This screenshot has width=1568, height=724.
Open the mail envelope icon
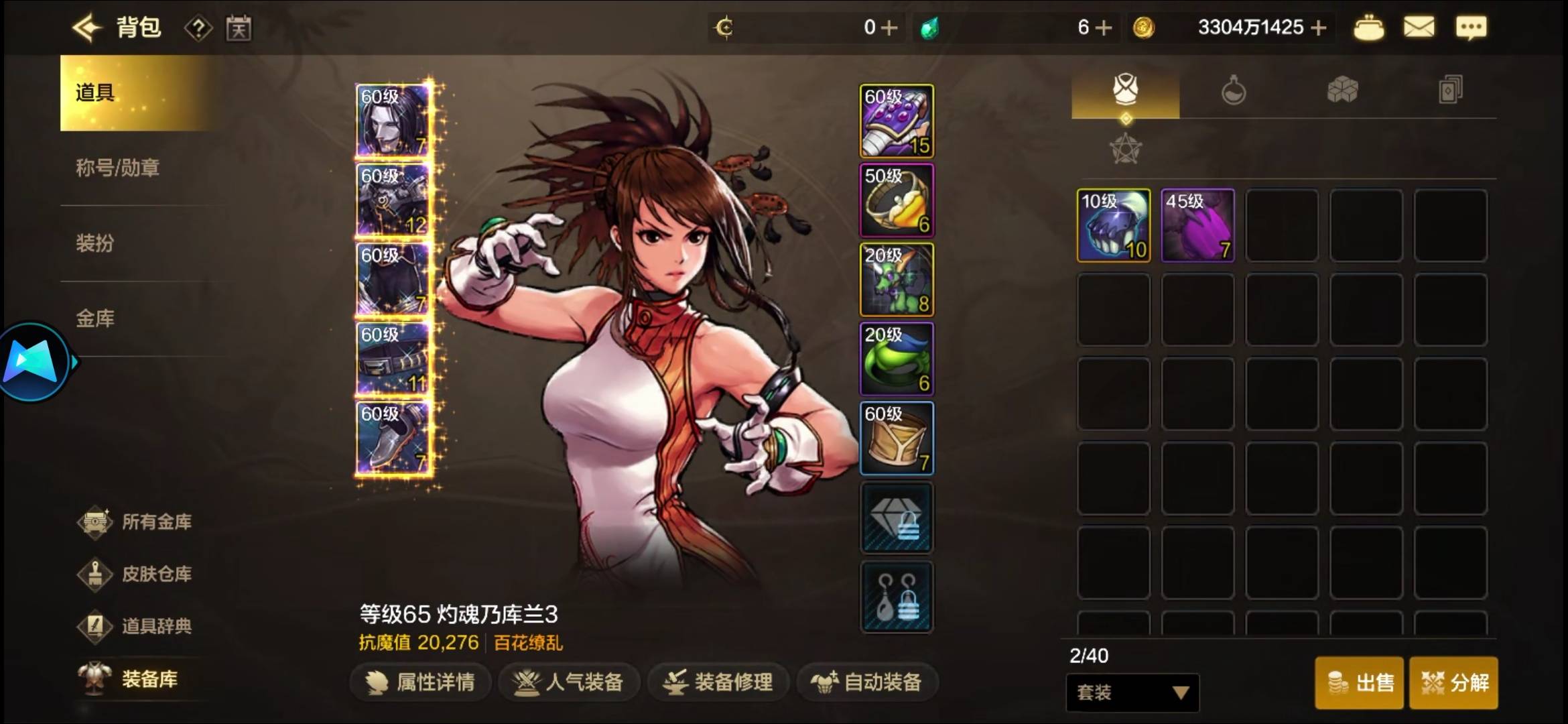1419,27
